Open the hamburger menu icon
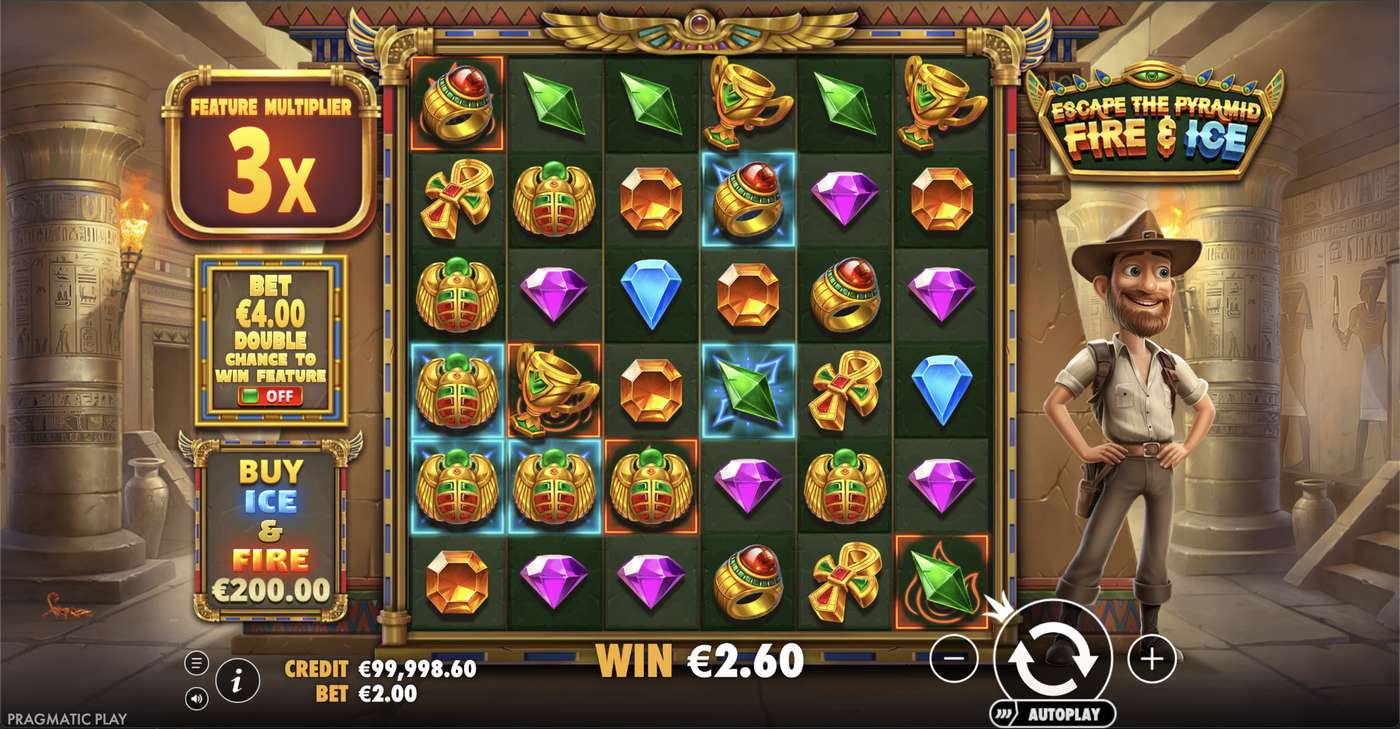Viewport: 1400px width, 729px height. click(x=195, y=660)
